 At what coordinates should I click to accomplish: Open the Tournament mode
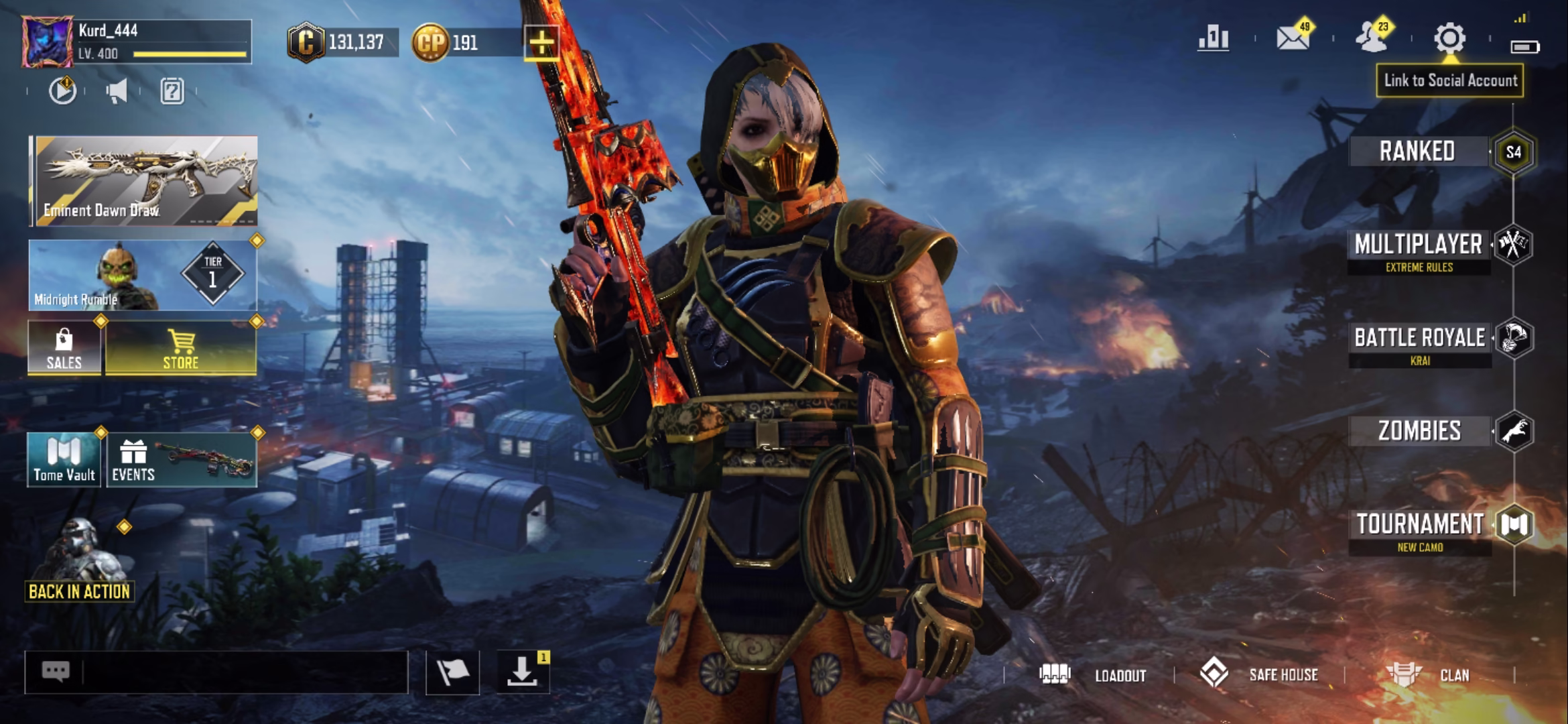1419,530
